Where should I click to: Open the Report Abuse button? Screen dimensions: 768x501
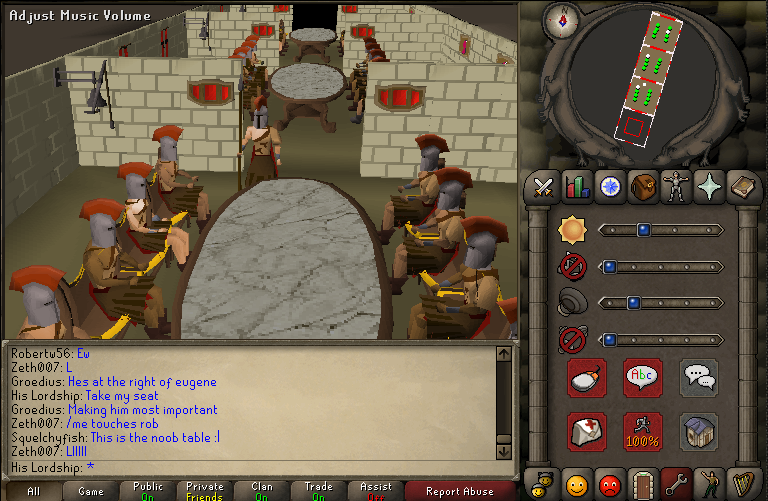tap(459, 491)
